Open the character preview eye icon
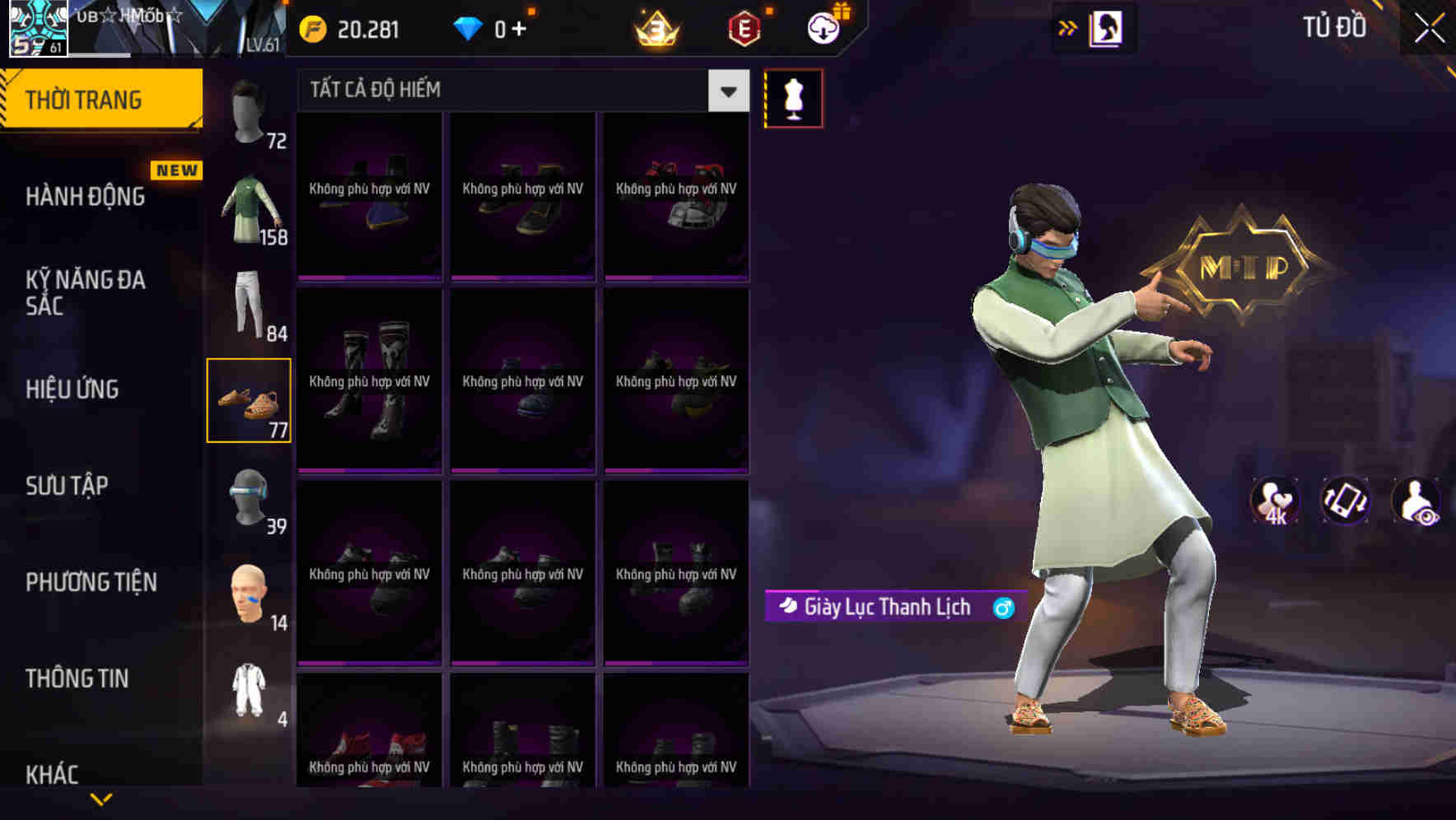 click(1418, 501)
